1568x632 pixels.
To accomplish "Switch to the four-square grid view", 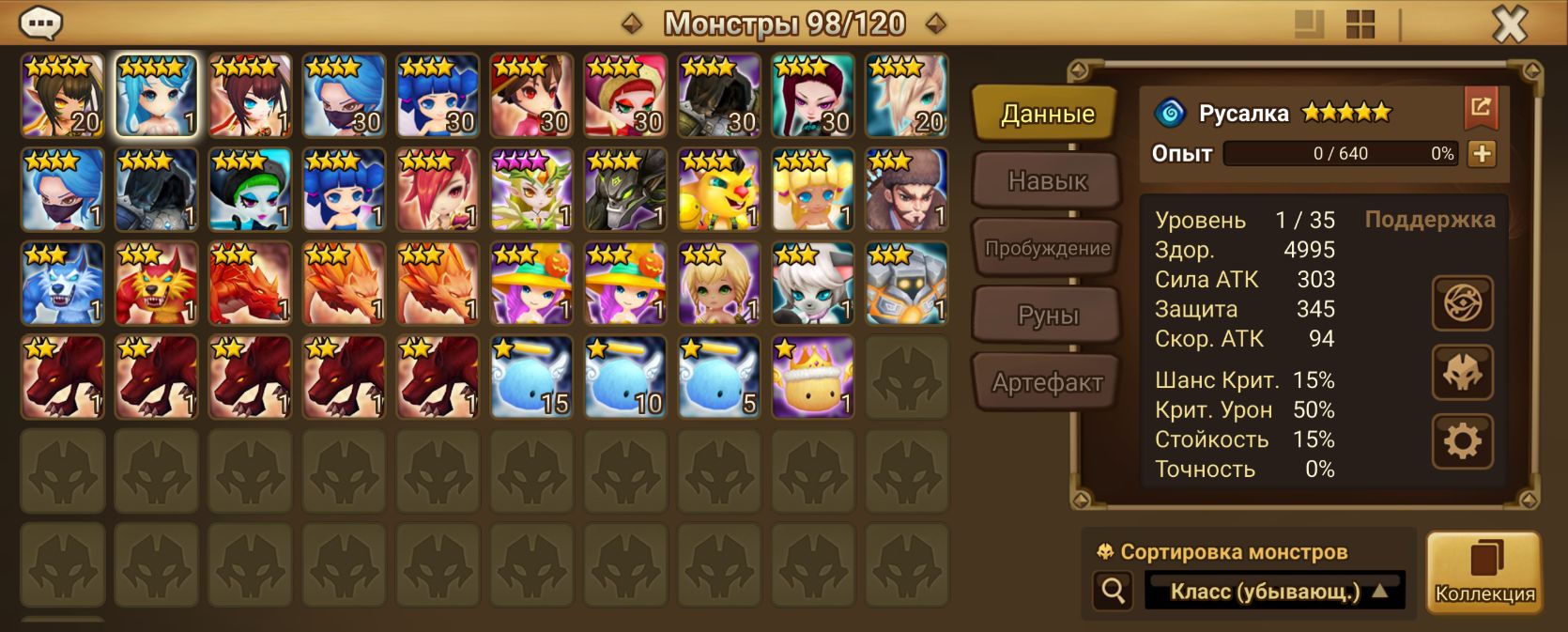I will [x=1360, y=24].
